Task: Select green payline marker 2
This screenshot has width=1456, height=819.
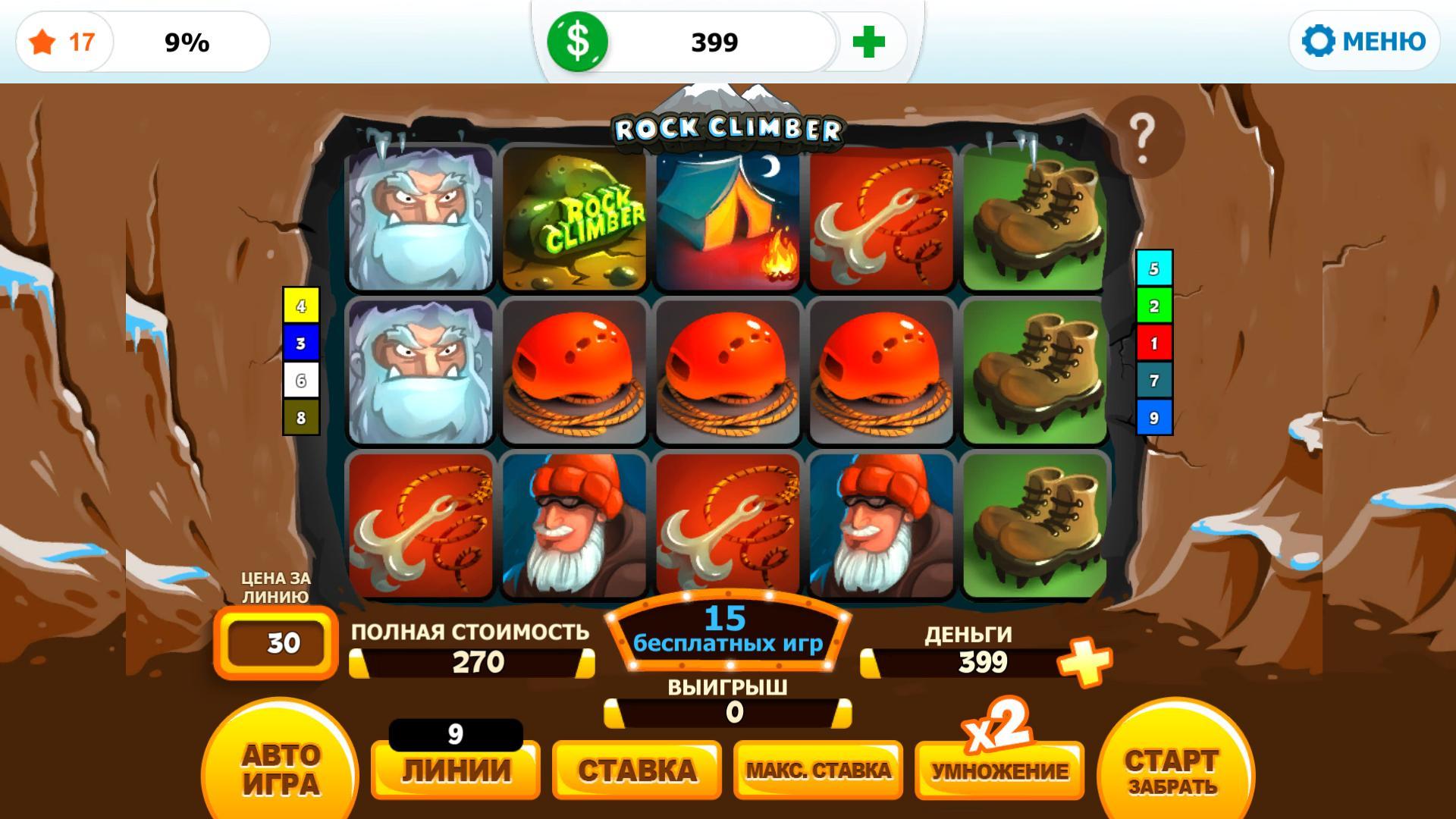Action: click(1153, 306)
